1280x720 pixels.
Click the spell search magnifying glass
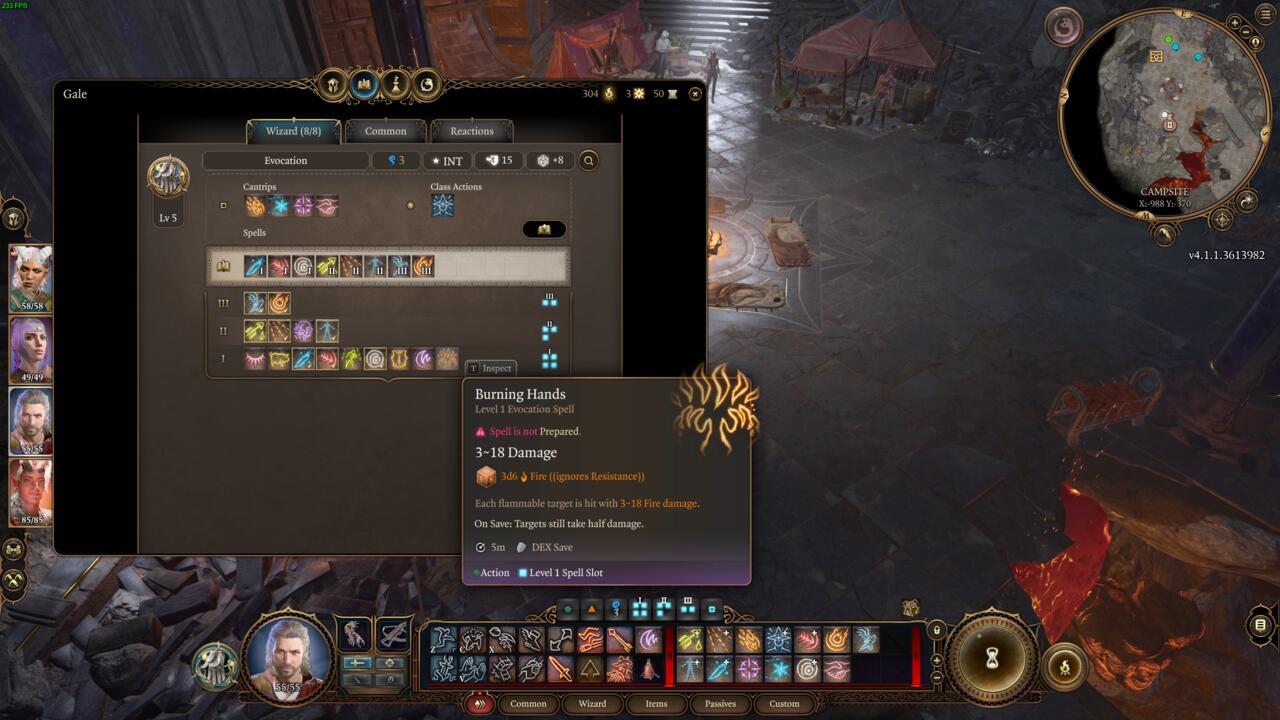[x=589, y=160]
